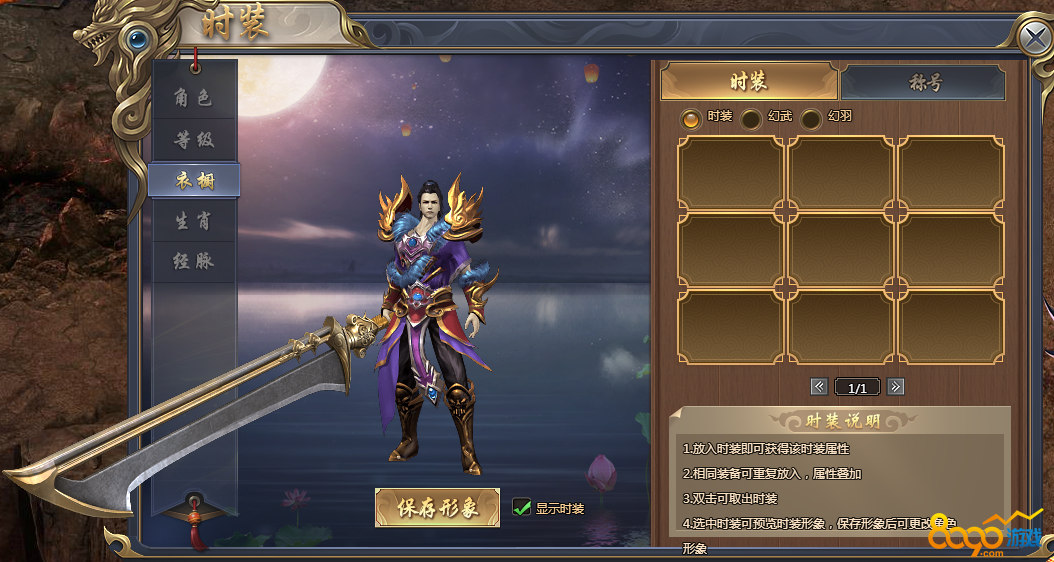Click the 保存形象 button
The image size is (1054, 562).
437,507
